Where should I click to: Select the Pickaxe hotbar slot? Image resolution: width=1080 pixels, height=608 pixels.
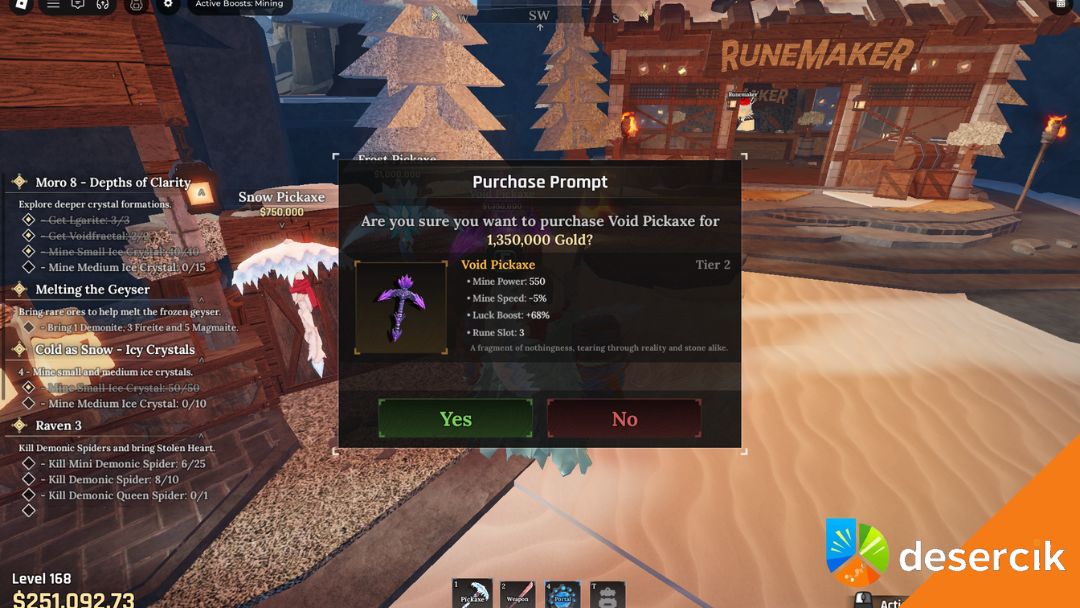tap(471, 594)
